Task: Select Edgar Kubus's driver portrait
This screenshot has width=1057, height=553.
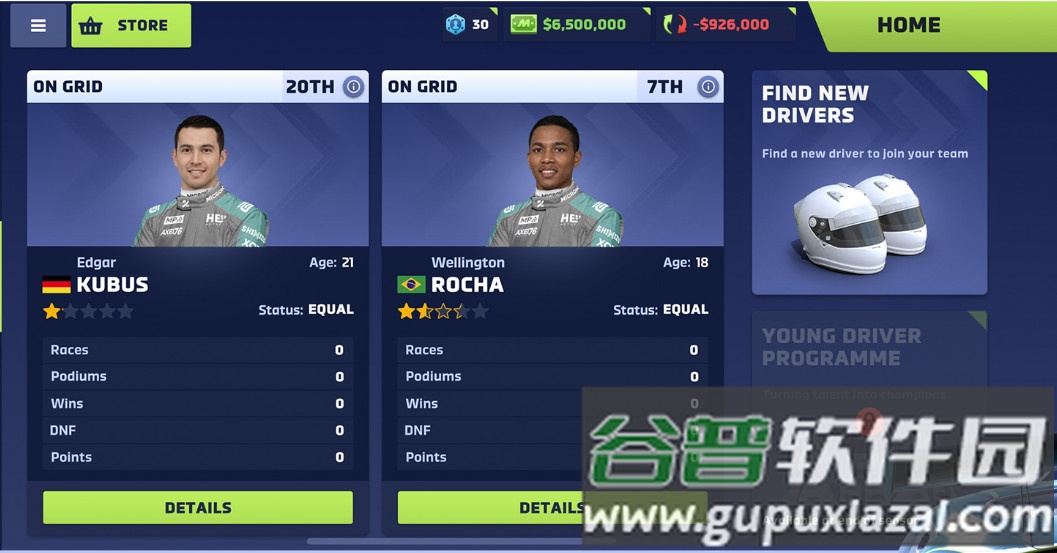Action: 198,175
